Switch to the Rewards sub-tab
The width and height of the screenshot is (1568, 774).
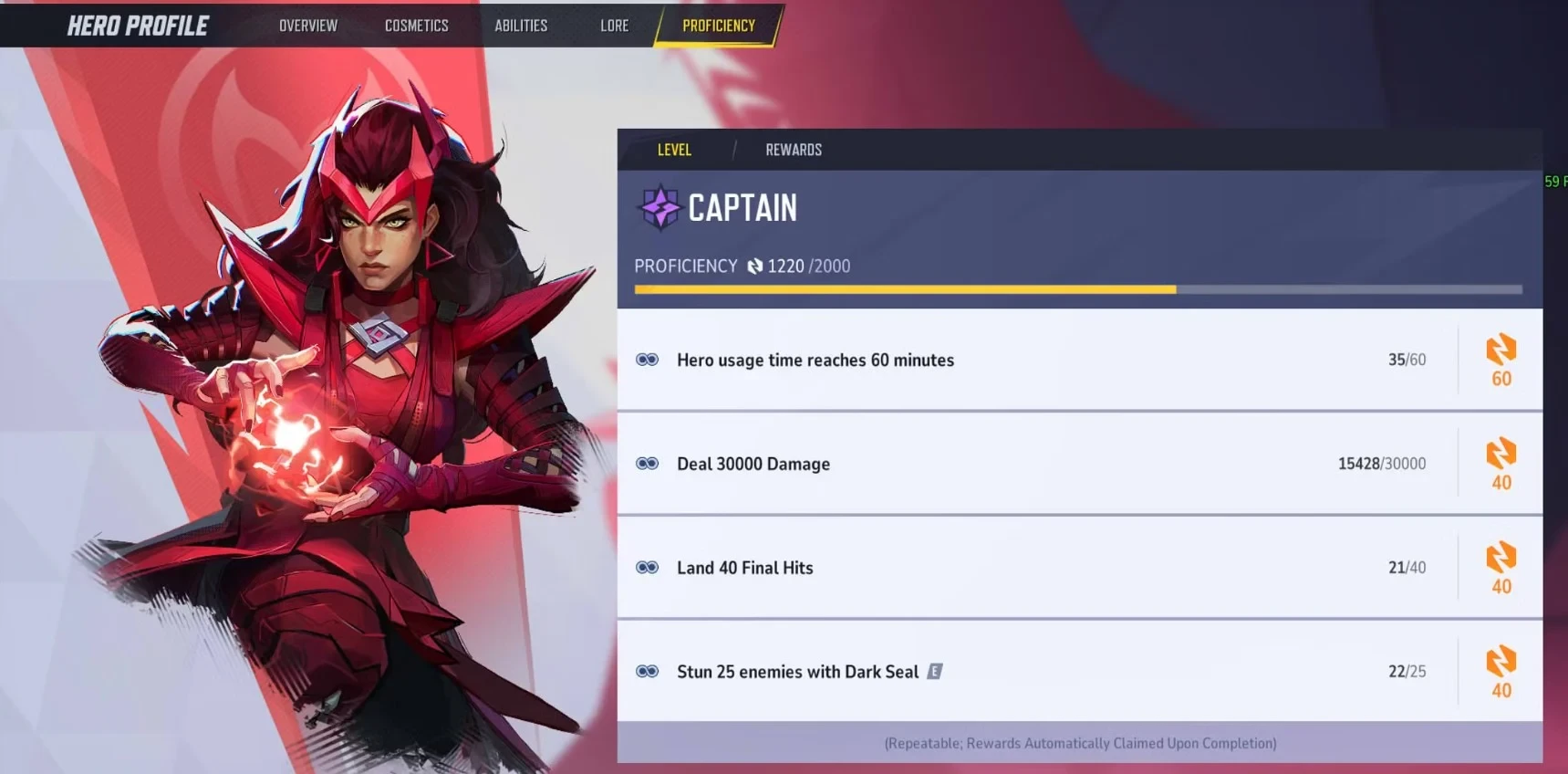coord(793,150)
